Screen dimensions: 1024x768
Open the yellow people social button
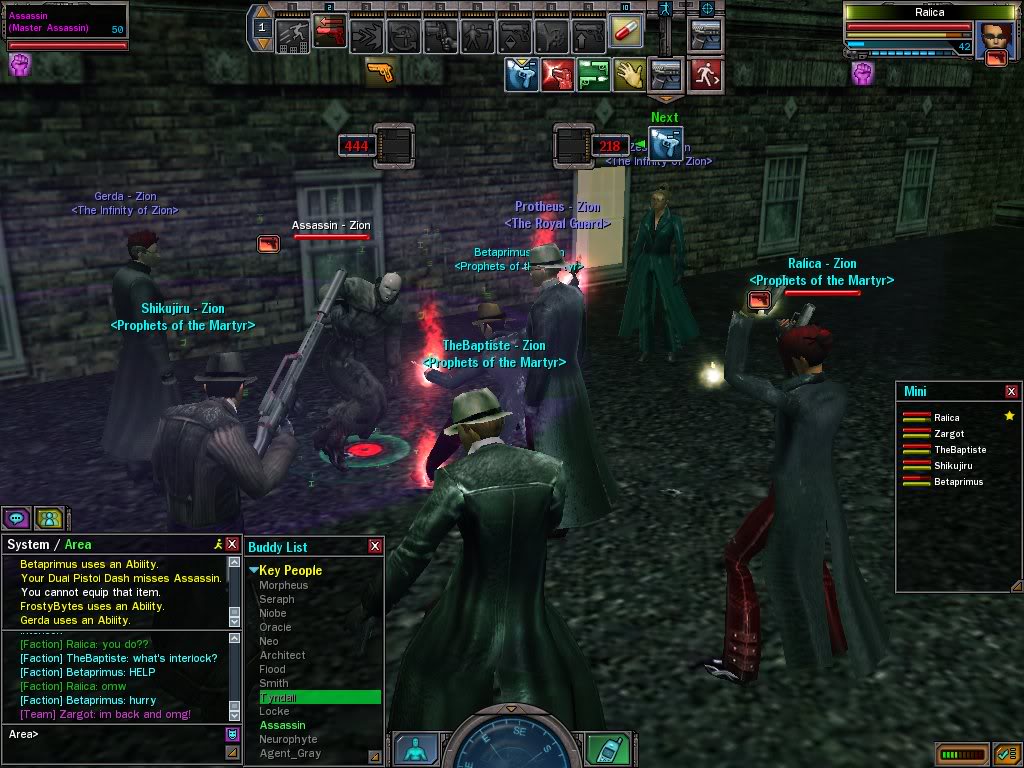(x=48, y=518)
